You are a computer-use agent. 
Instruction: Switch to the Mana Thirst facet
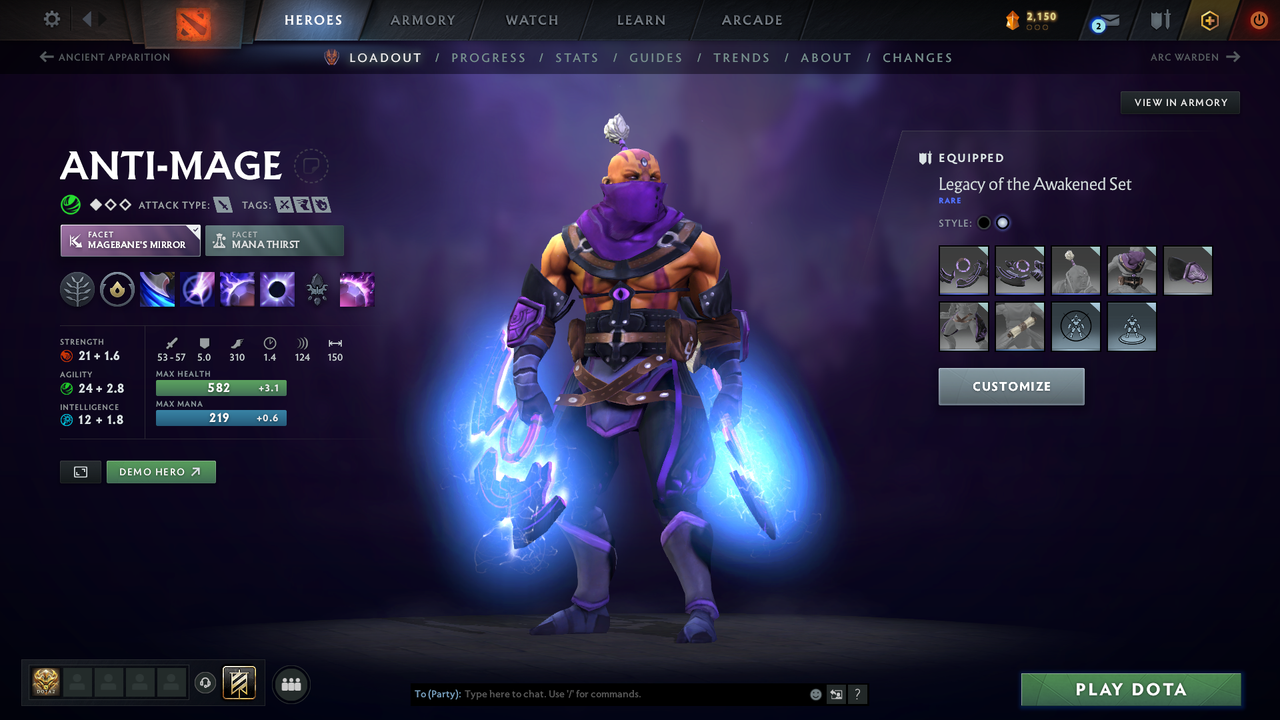274,240
